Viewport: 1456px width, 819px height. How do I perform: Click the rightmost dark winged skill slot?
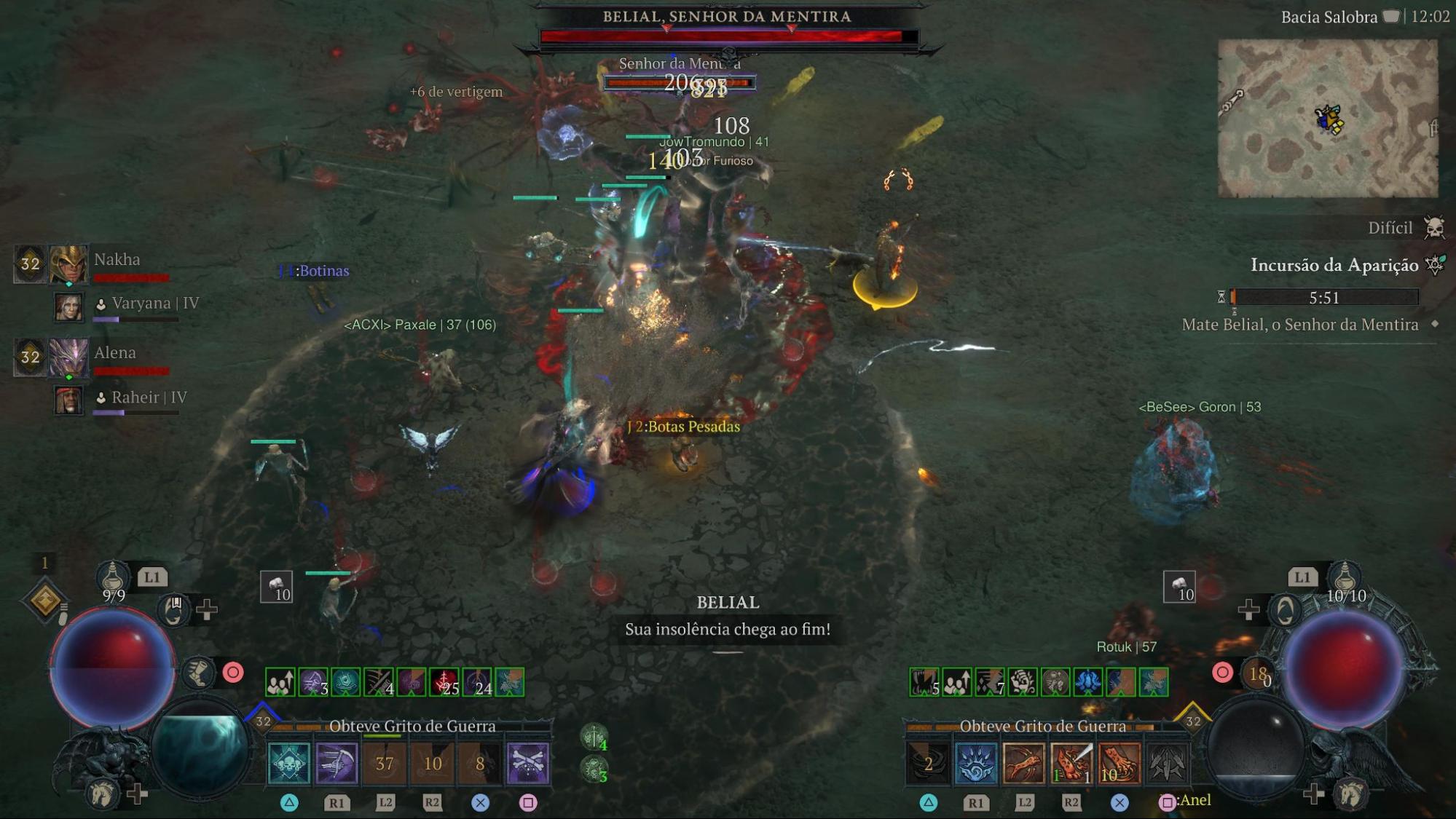pos(1166,763)
